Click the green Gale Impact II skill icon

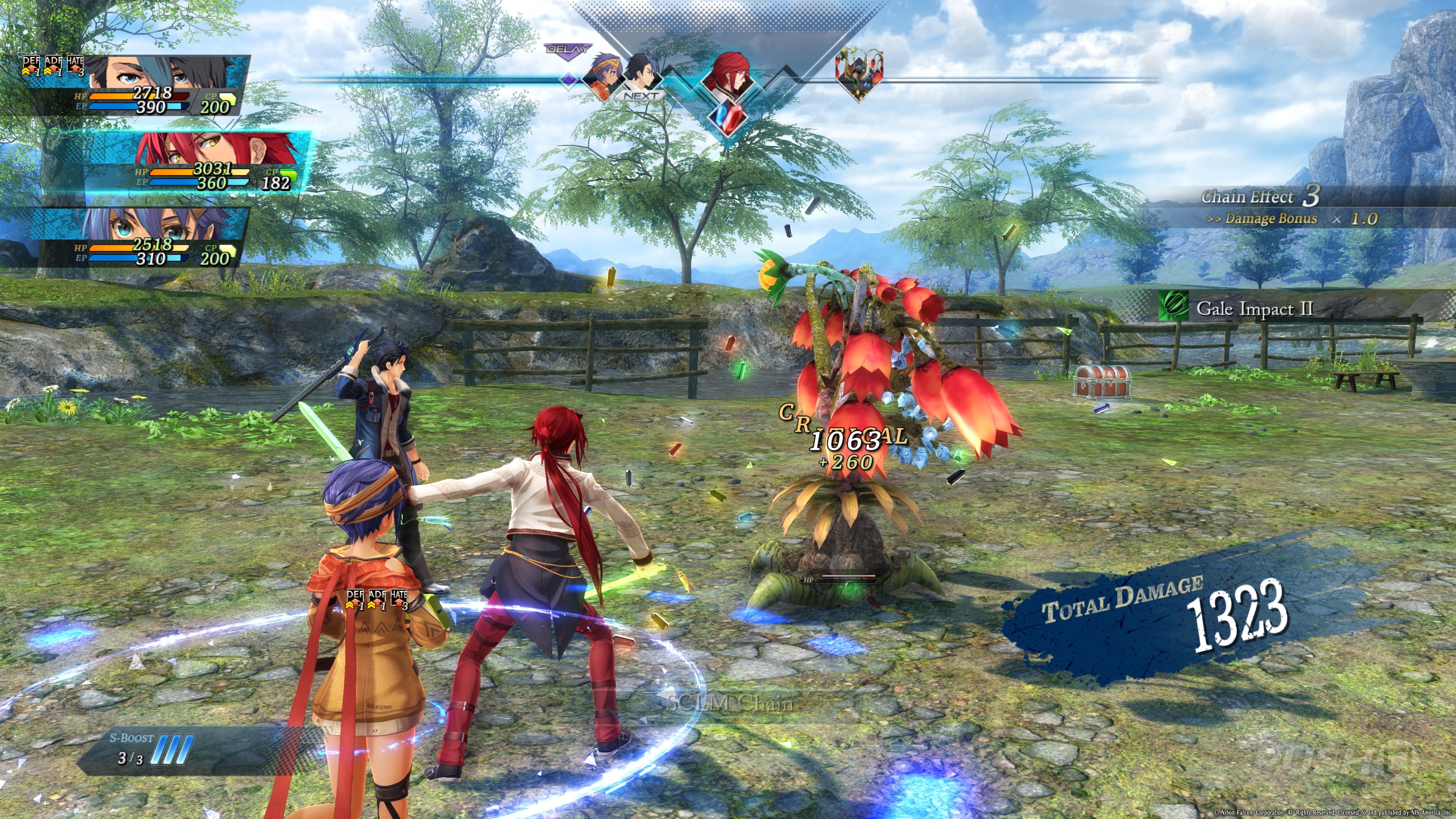pos(1172,307)
